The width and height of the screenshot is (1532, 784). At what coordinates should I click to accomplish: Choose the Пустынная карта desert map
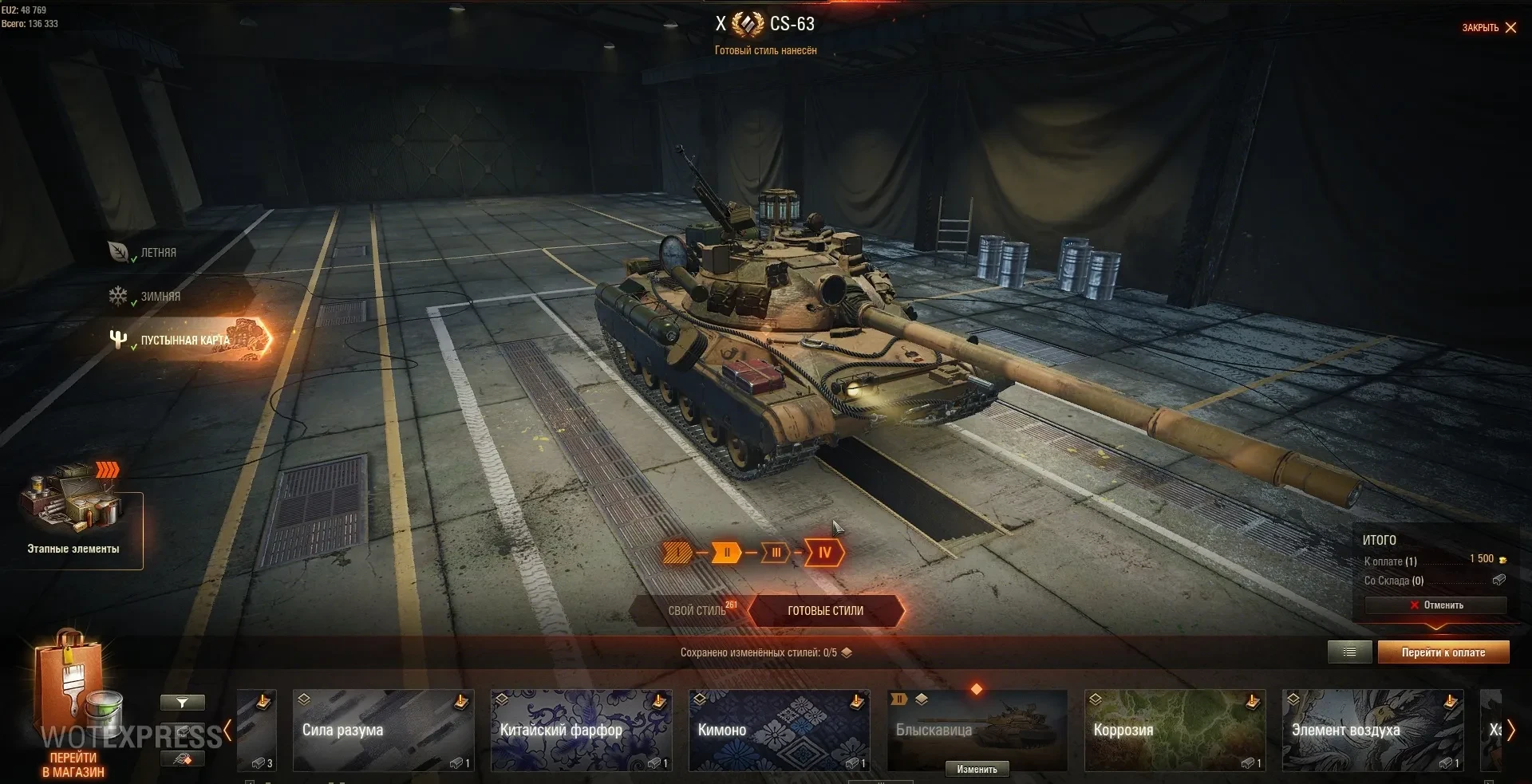184,341
